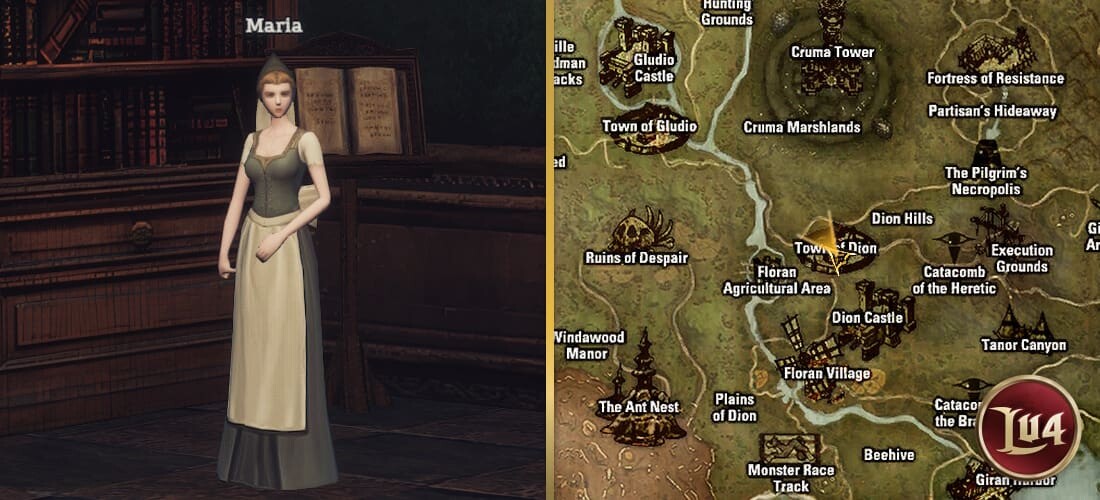Select the Cruma Marshlands map label
The height and width of the screenshot is (500, 1100).
tap(802, 127)
